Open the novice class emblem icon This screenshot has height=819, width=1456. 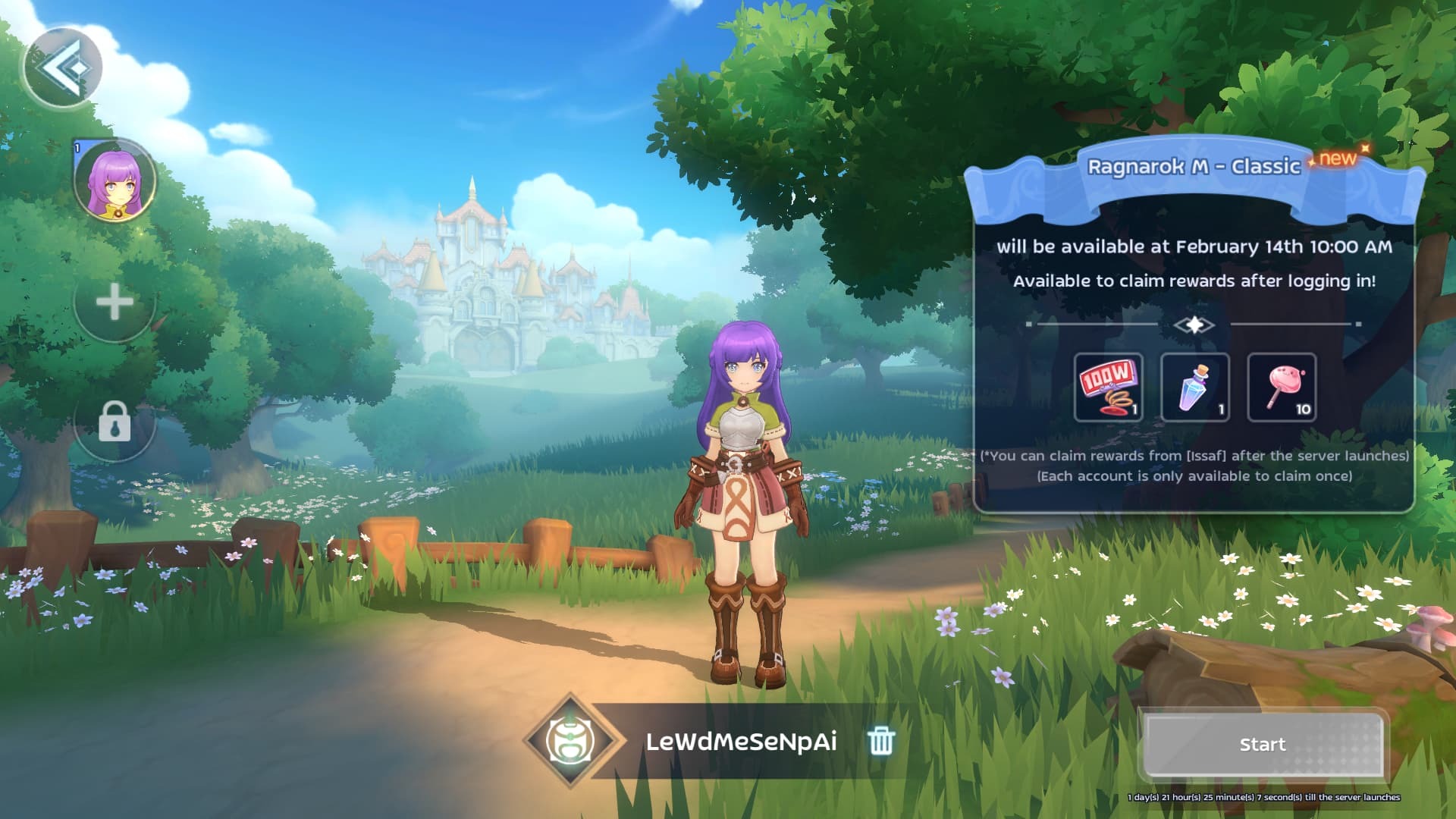pyautogui.click(x=572, y=741)
